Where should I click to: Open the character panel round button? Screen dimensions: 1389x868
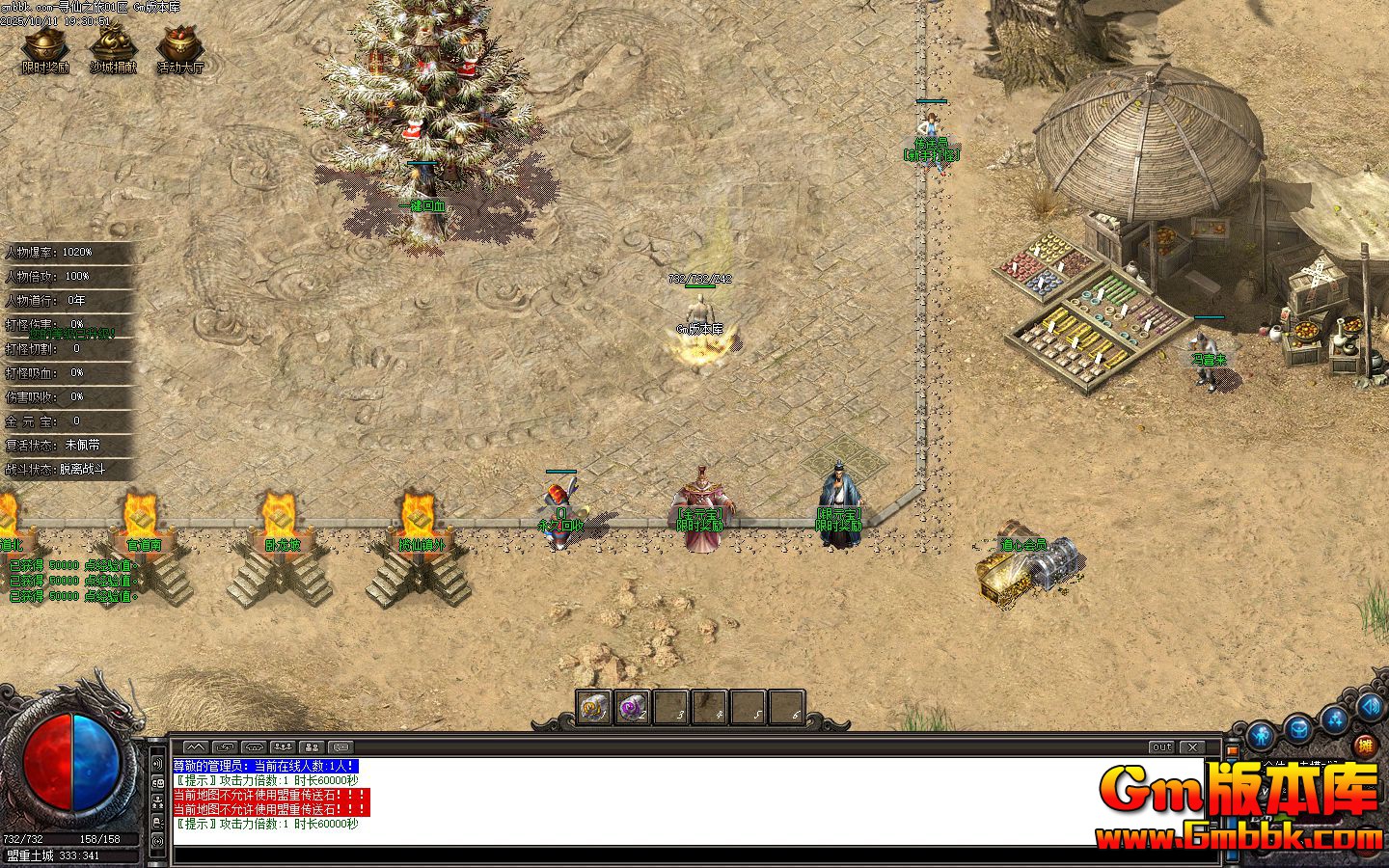1263,738
